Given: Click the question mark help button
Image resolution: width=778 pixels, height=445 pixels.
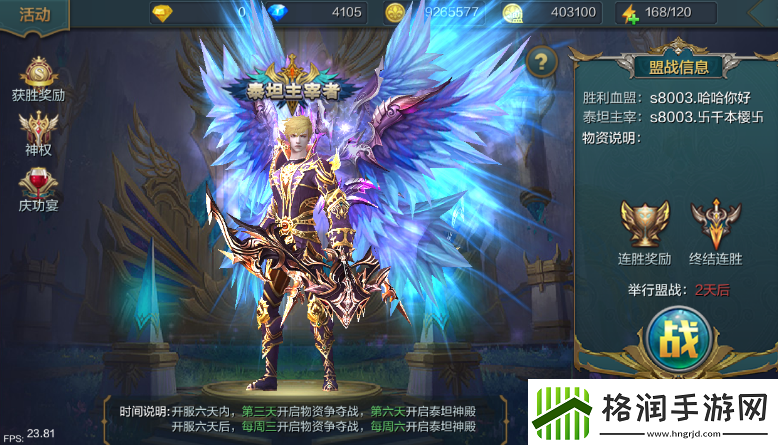Looking at the screenshot, I should pos(542,61).
